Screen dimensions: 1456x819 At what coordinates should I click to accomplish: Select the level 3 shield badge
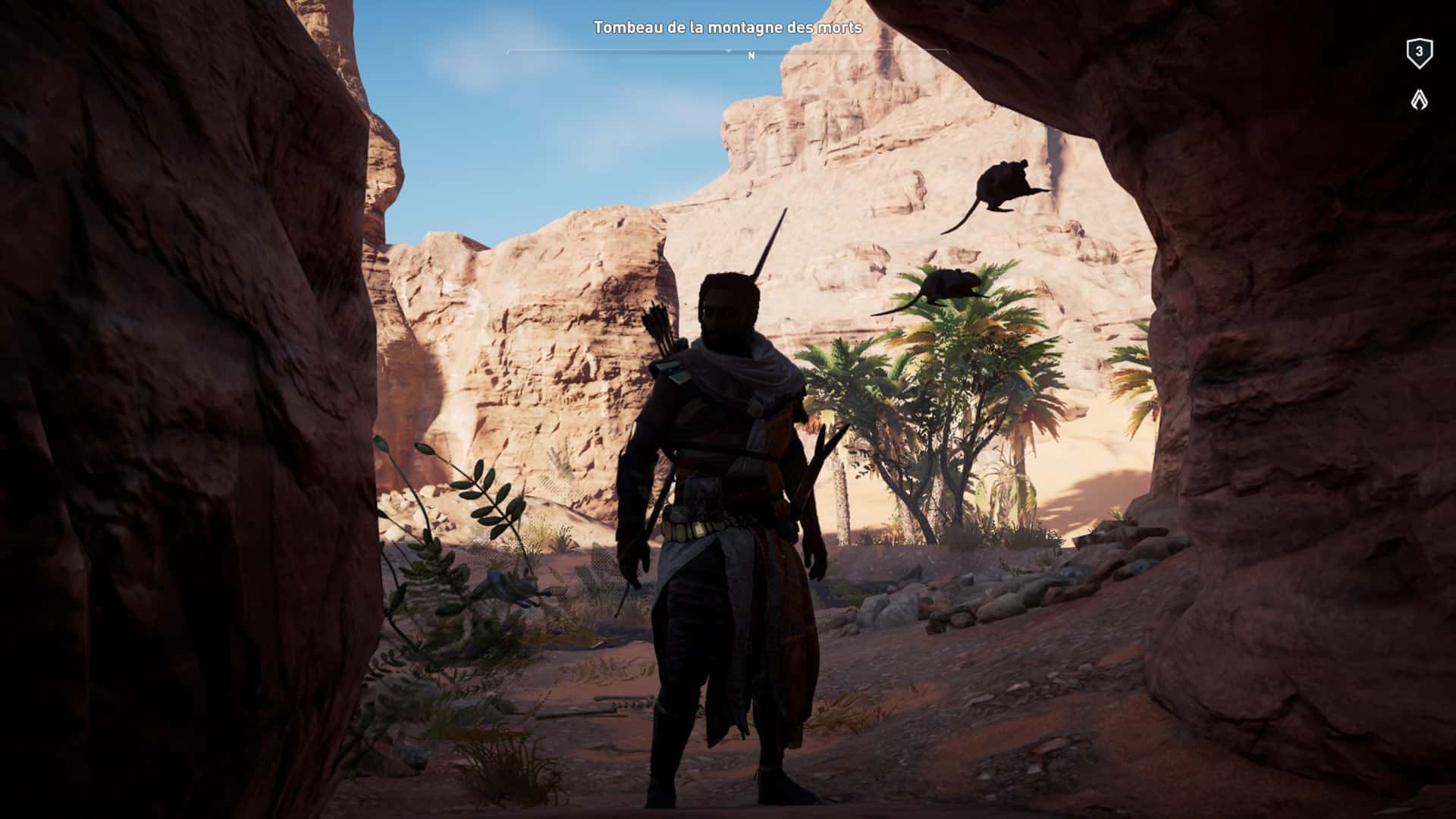(1419, 53)
